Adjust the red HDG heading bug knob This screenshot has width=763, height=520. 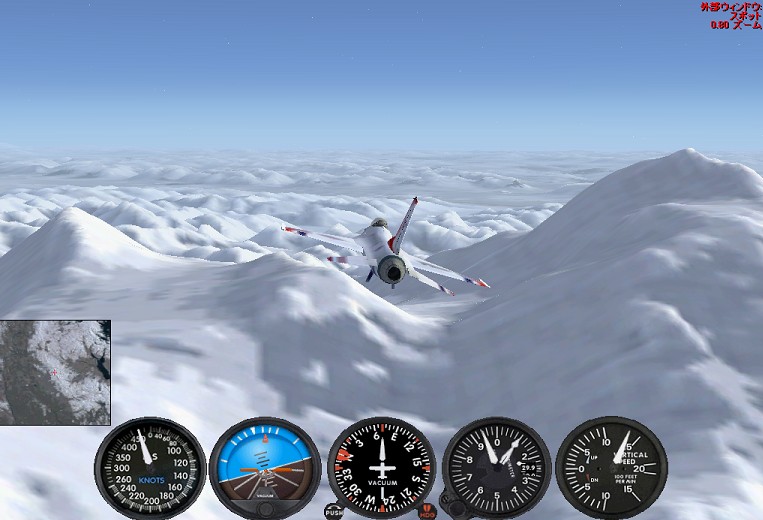pos(428,511)
